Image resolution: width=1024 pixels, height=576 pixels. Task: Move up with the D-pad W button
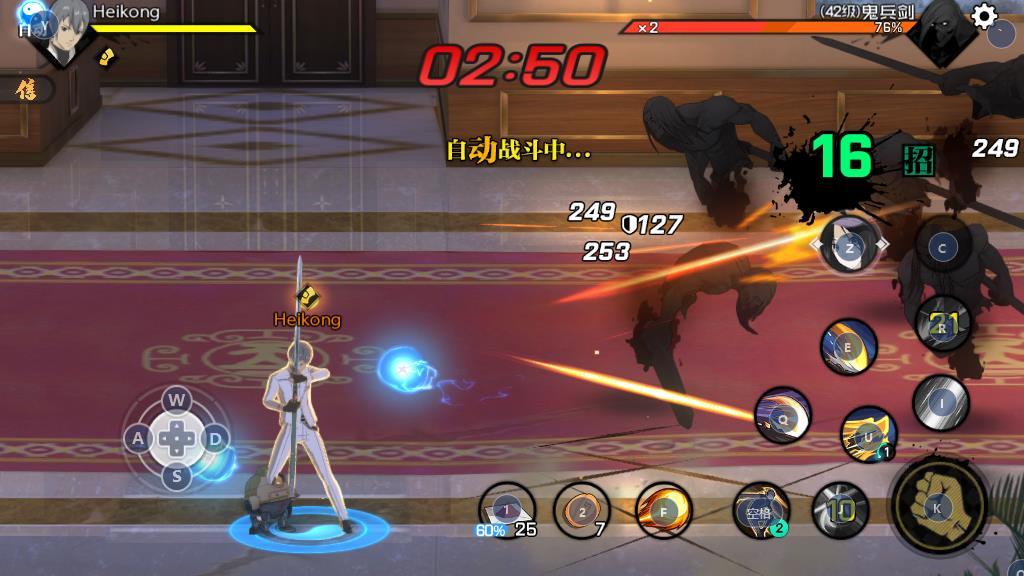pos(177,401)
